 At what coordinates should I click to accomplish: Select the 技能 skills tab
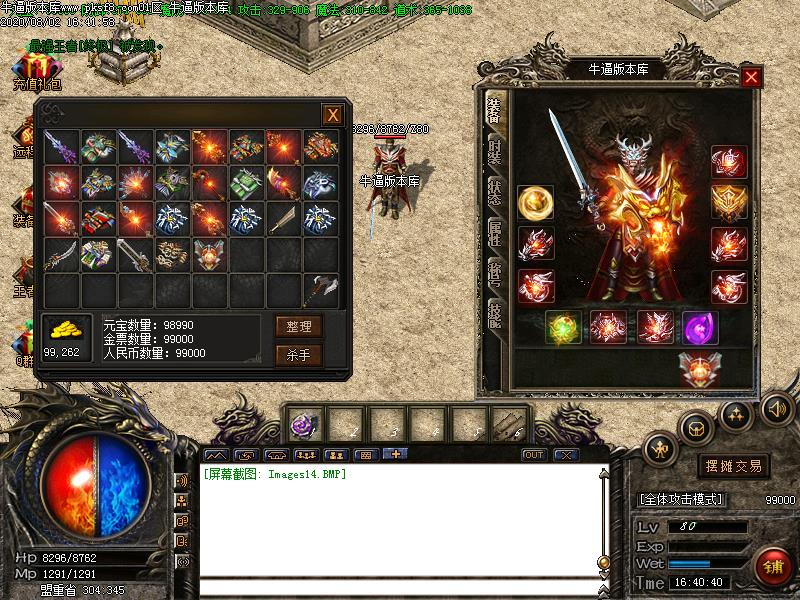494,316
